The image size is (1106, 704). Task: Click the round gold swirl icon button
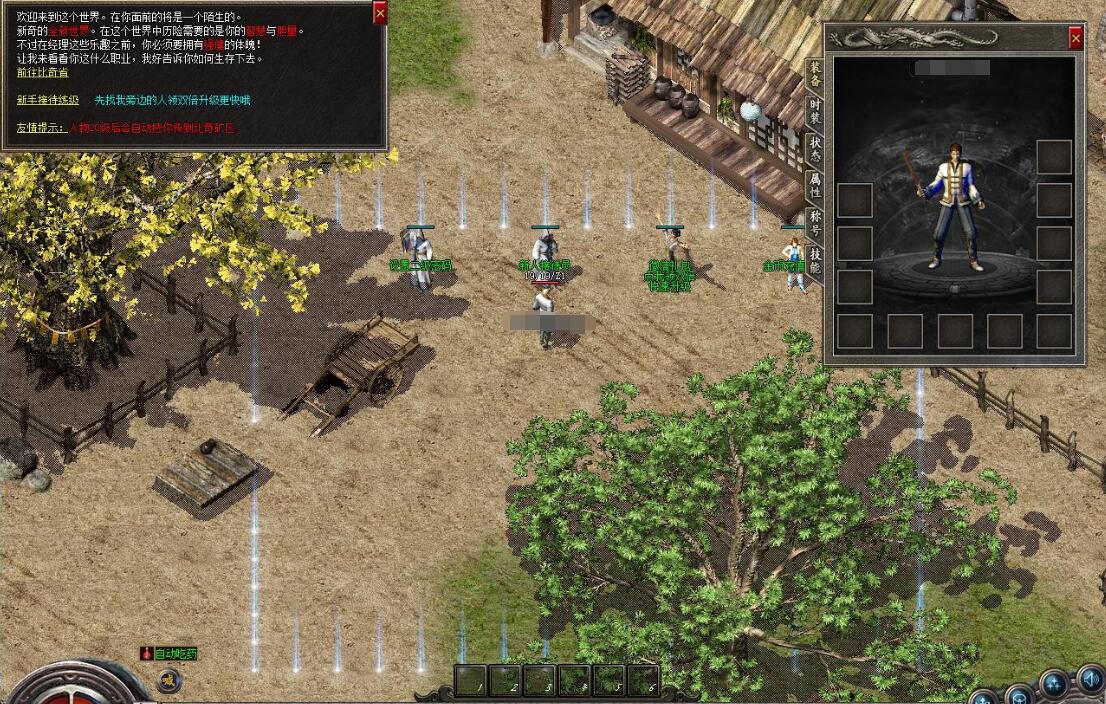point(169,681)
